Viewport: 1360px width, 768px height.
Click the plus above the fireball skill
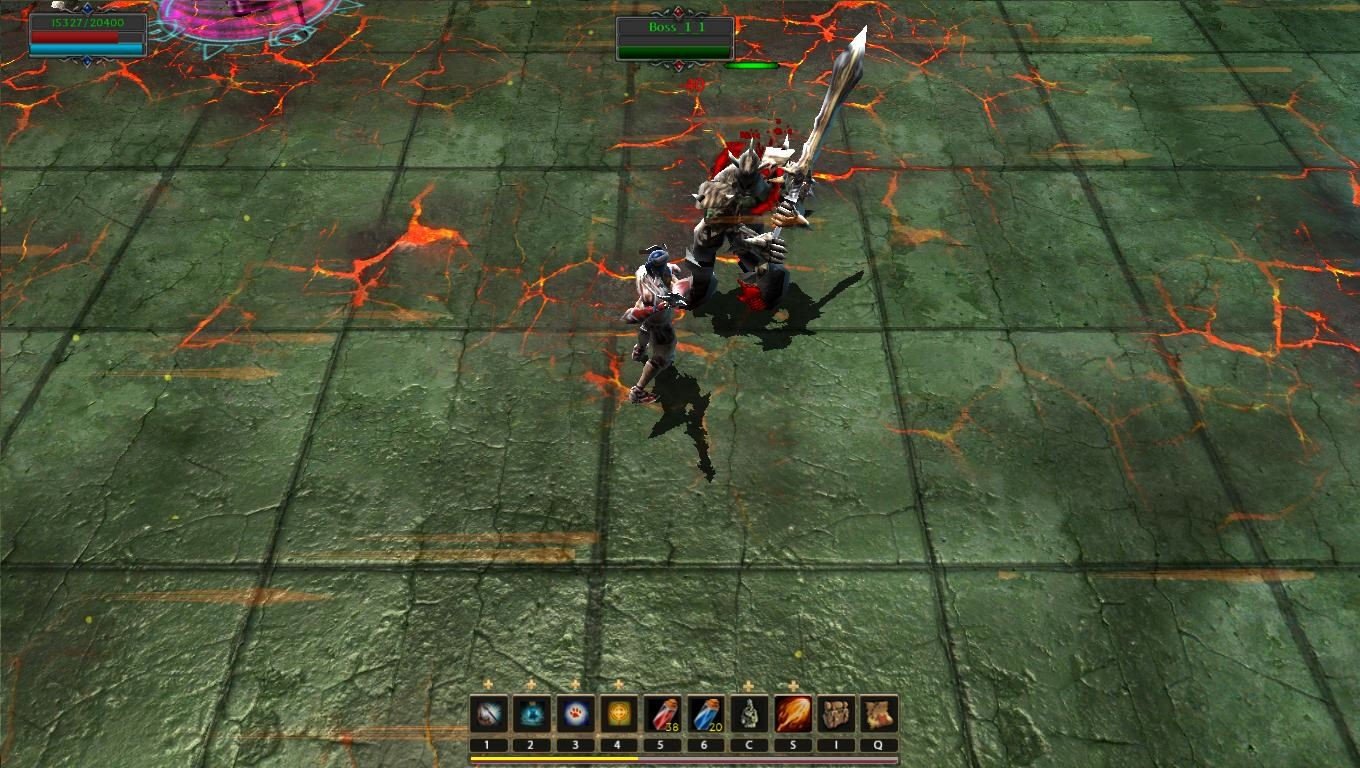(792, 685)
